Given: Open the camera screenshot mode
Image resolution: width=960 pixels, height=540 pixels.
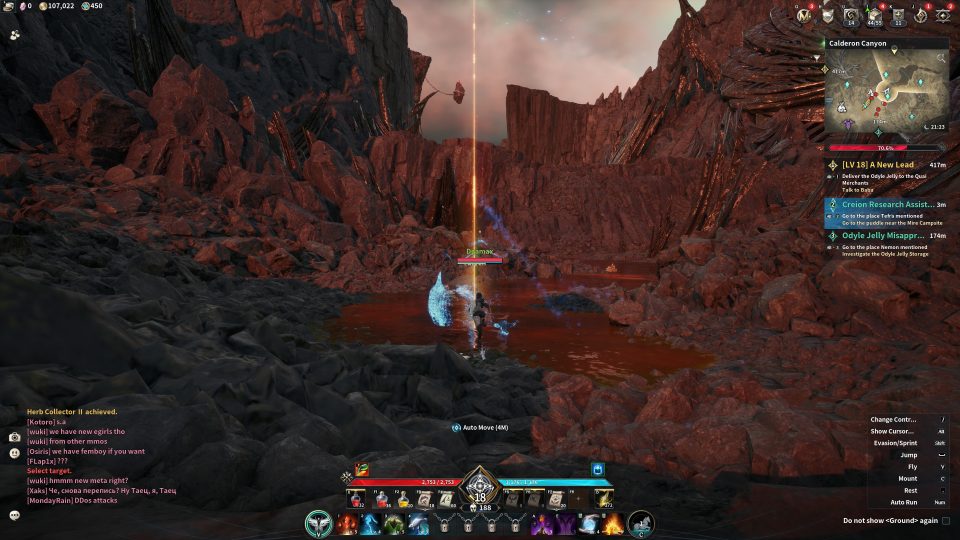Looking at the screenshot, I should [x=15, y=437].
